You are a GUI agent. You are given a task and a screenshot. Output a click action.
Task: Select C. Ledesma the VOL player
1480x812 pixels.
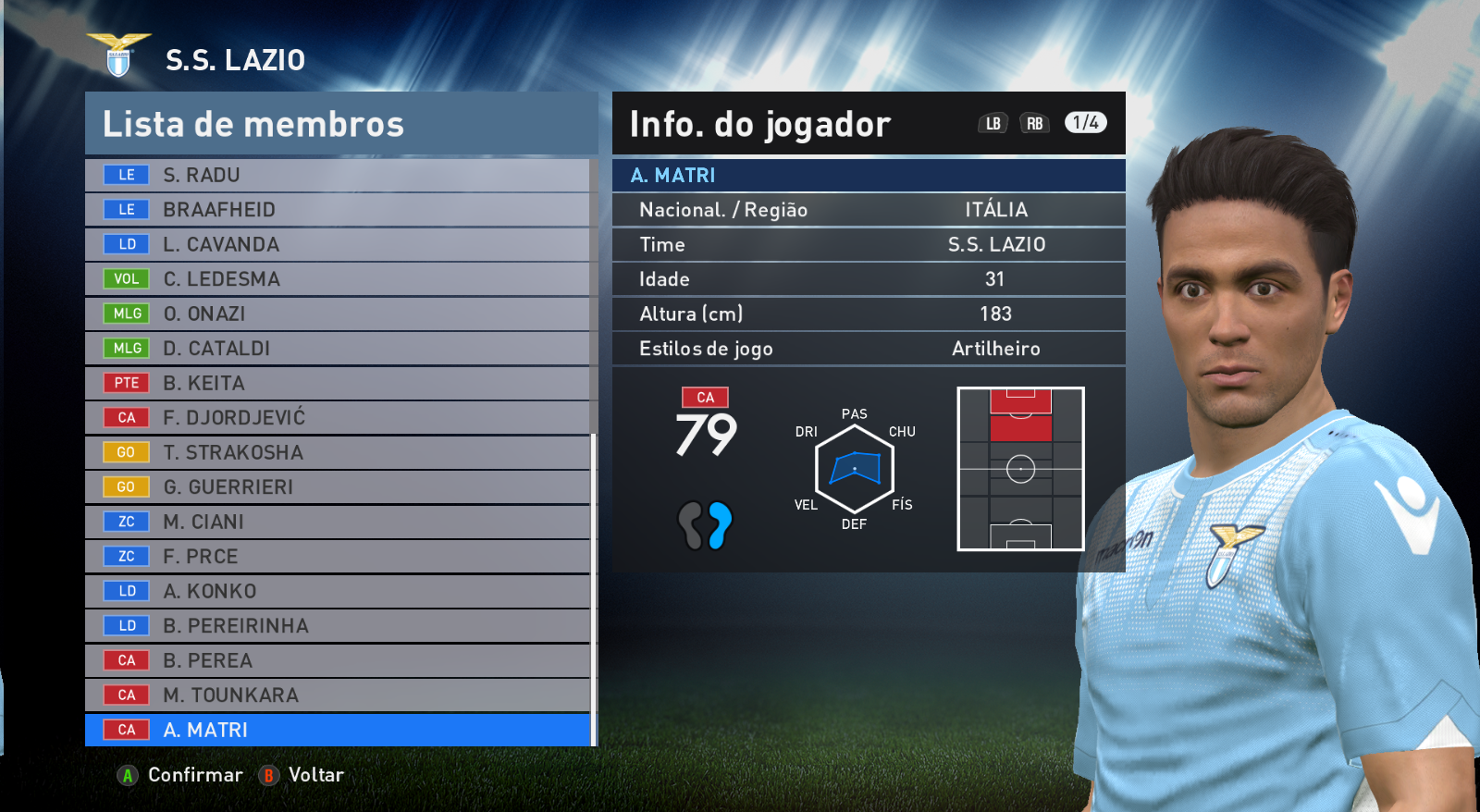click(338, 279)
